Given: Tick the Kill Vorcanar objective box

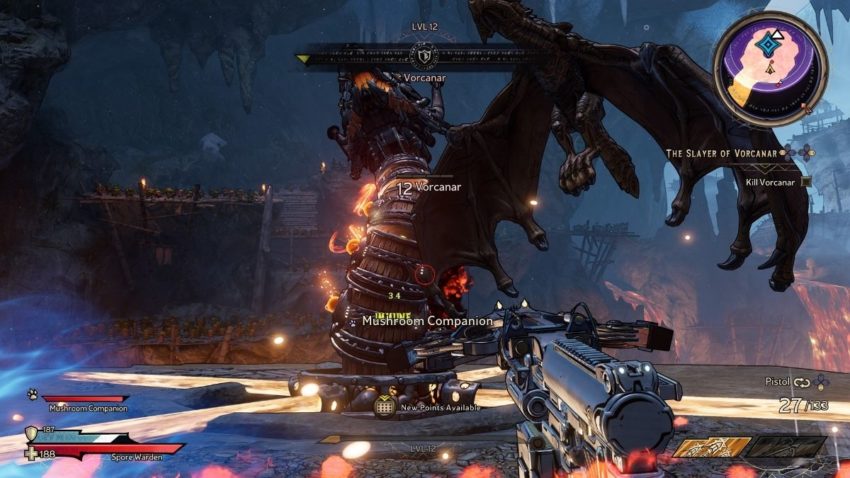Looking at the screenshot, I should [x=806, y=182].
